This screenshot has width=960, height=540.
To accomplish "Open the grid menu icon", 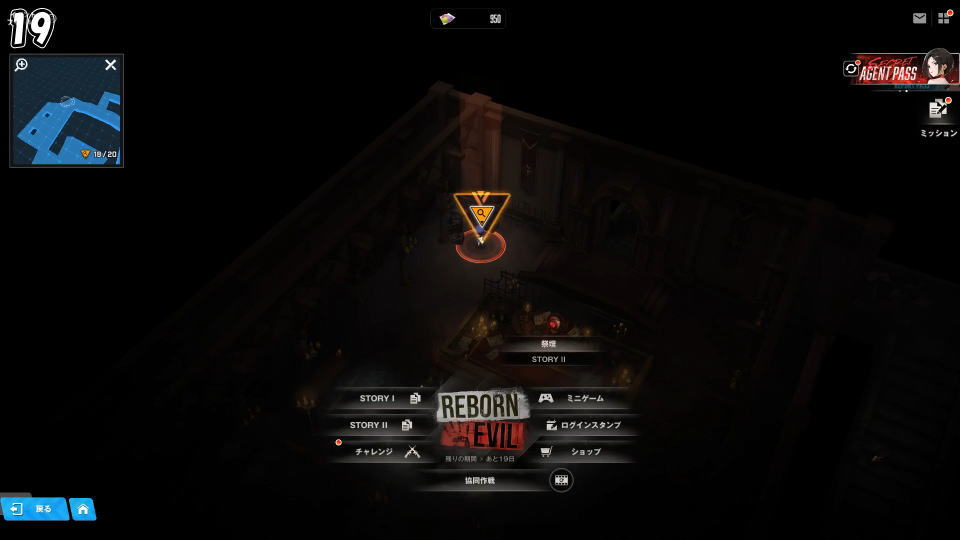I will tap(943, 18).
